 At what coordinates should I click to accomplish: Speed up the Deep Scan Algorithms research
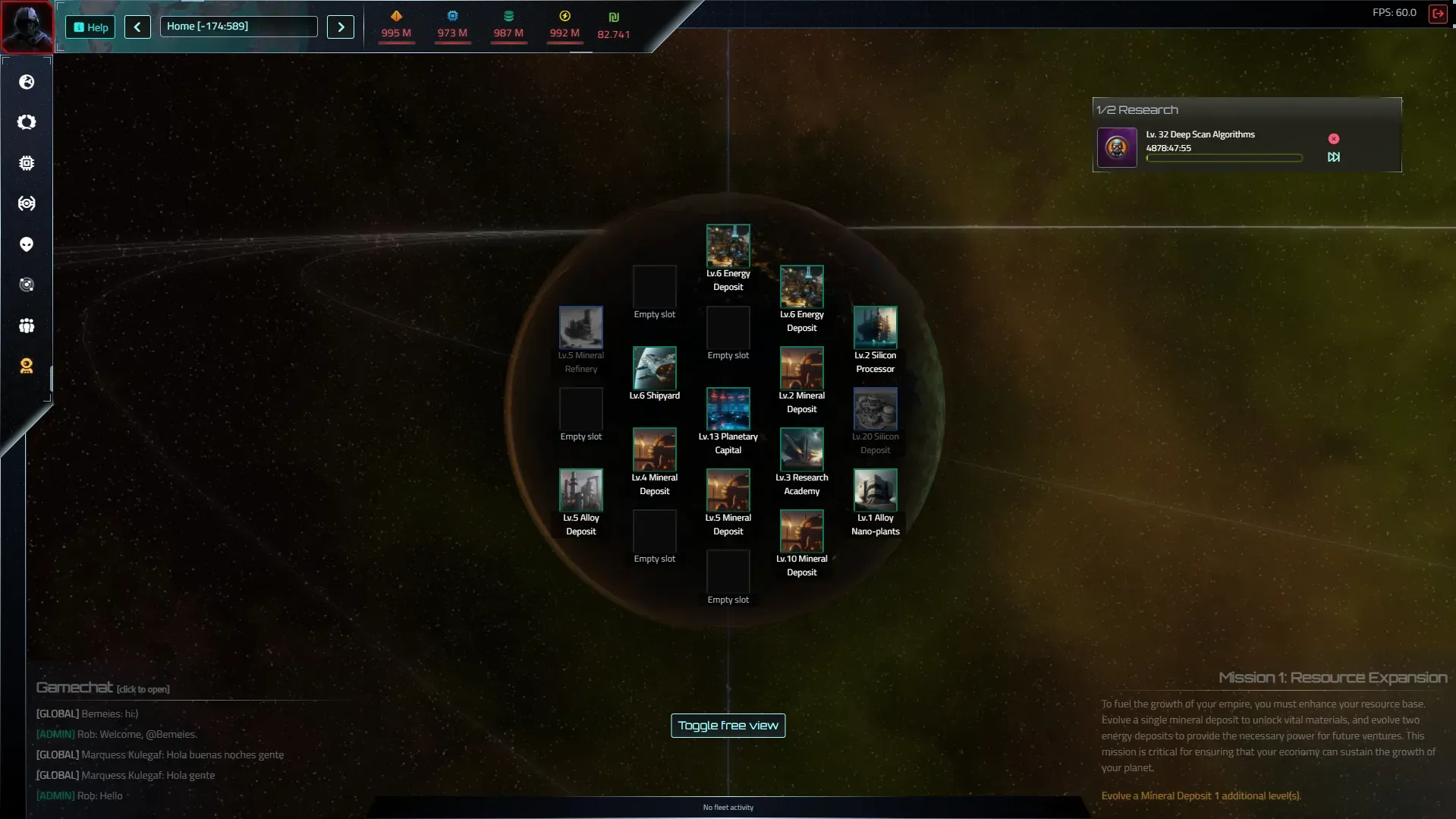pyautogui.click(x=1334, y=157)
